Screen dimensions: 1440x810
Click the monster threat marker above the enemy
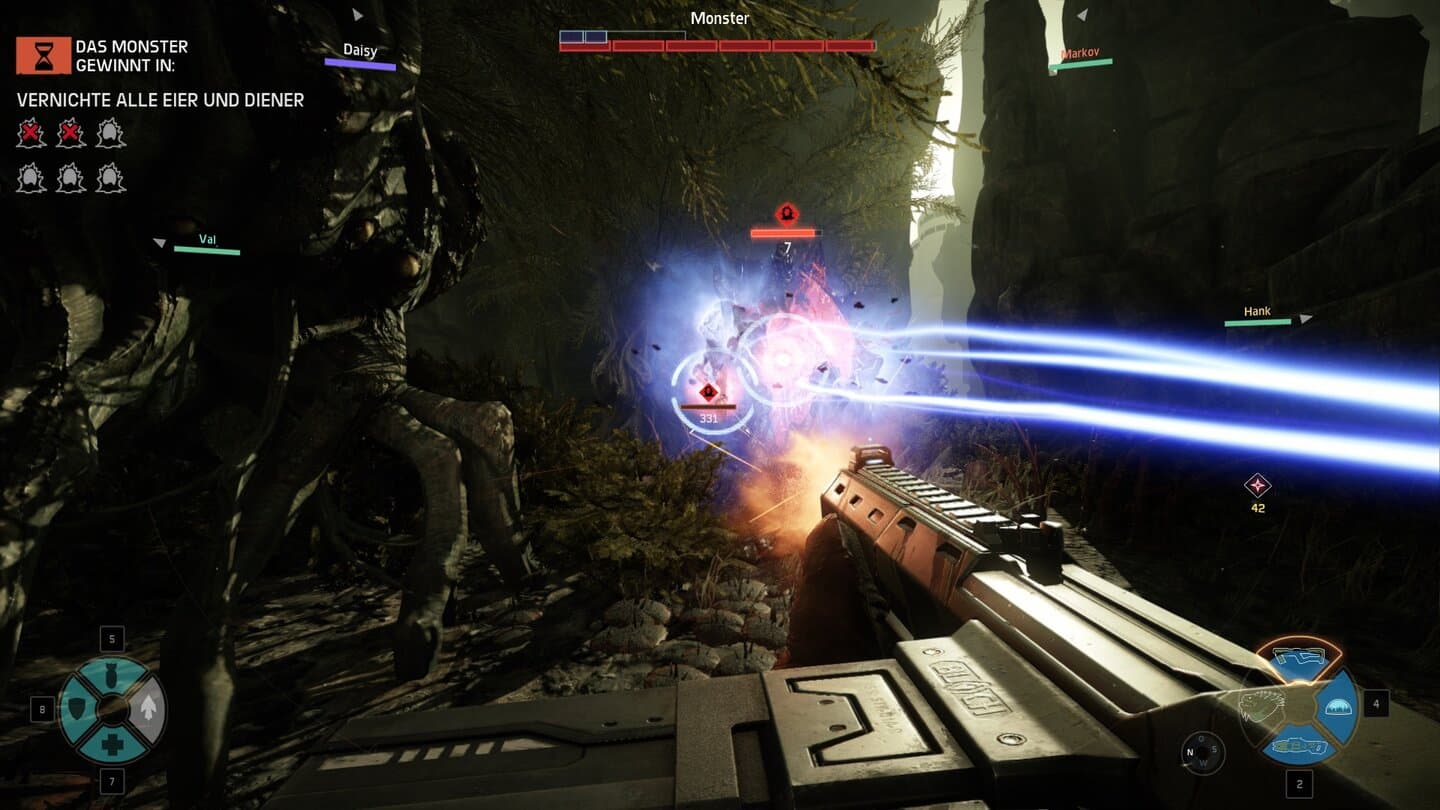[786, 213]
